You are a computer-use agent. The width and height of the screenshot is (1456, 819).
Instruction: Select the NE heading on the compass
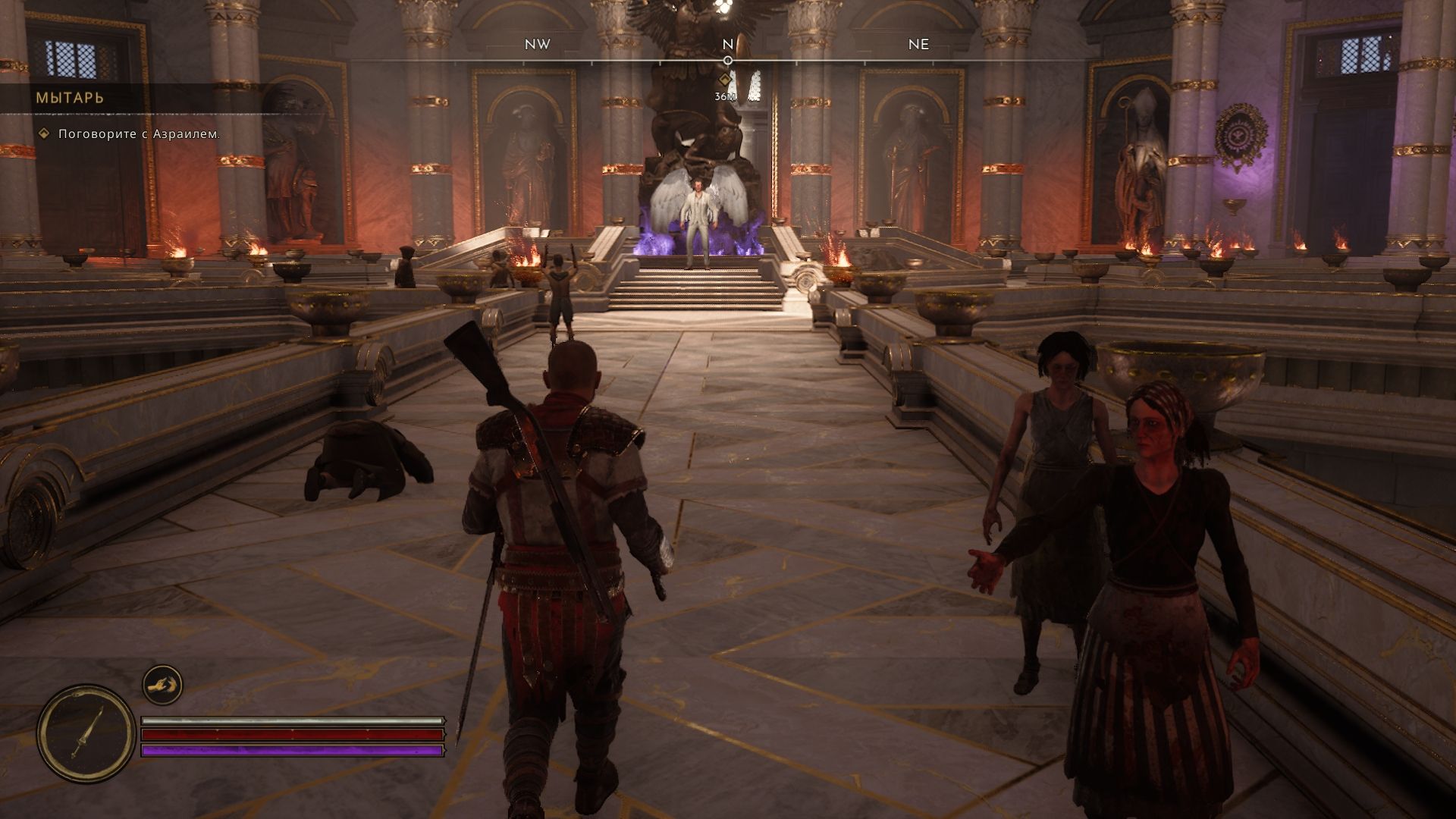pyautogui.click(x=918, y=44)
